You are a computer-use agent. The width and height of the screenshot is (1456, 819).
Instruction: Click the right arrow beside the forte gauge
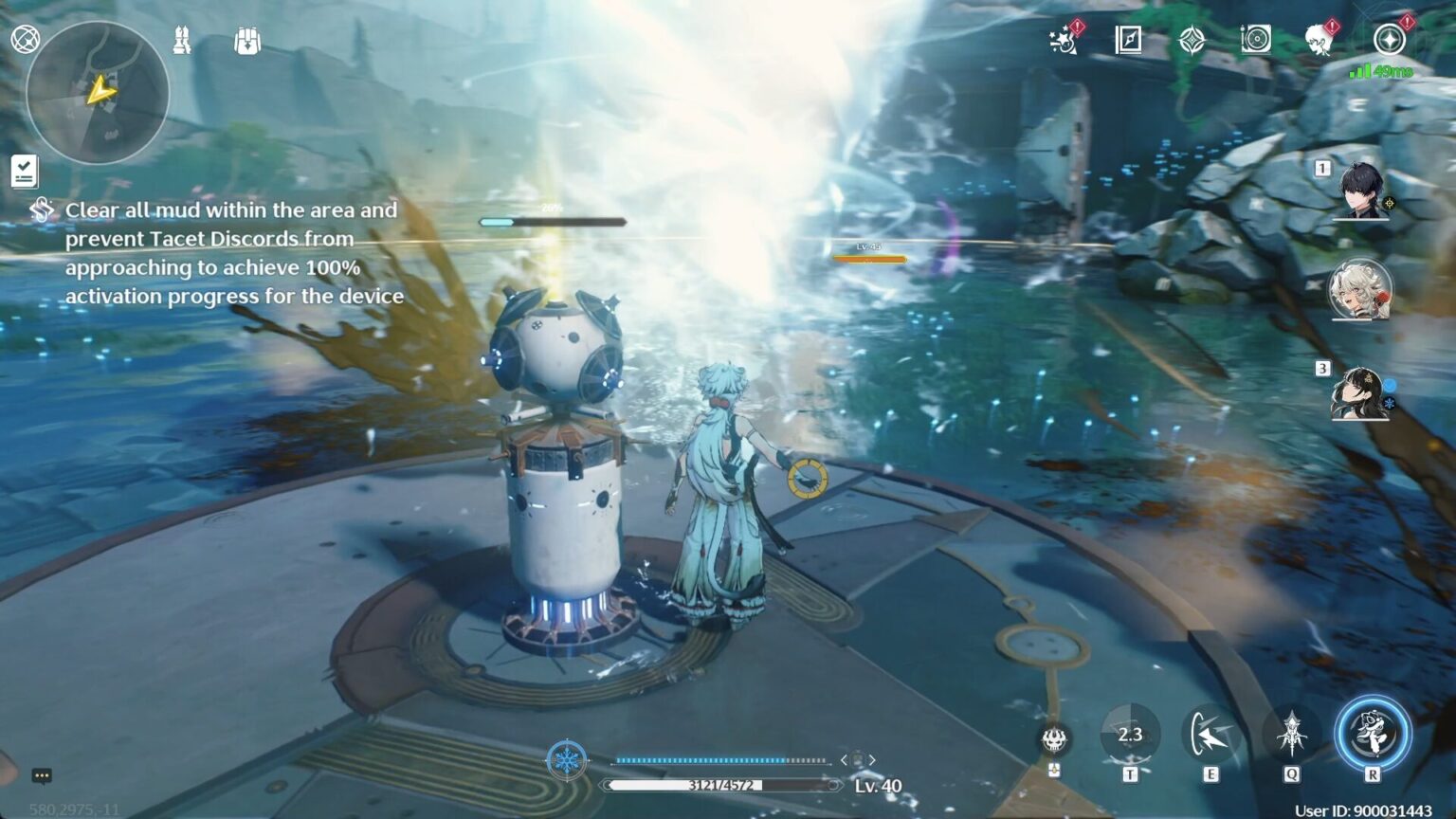point(871,760)
